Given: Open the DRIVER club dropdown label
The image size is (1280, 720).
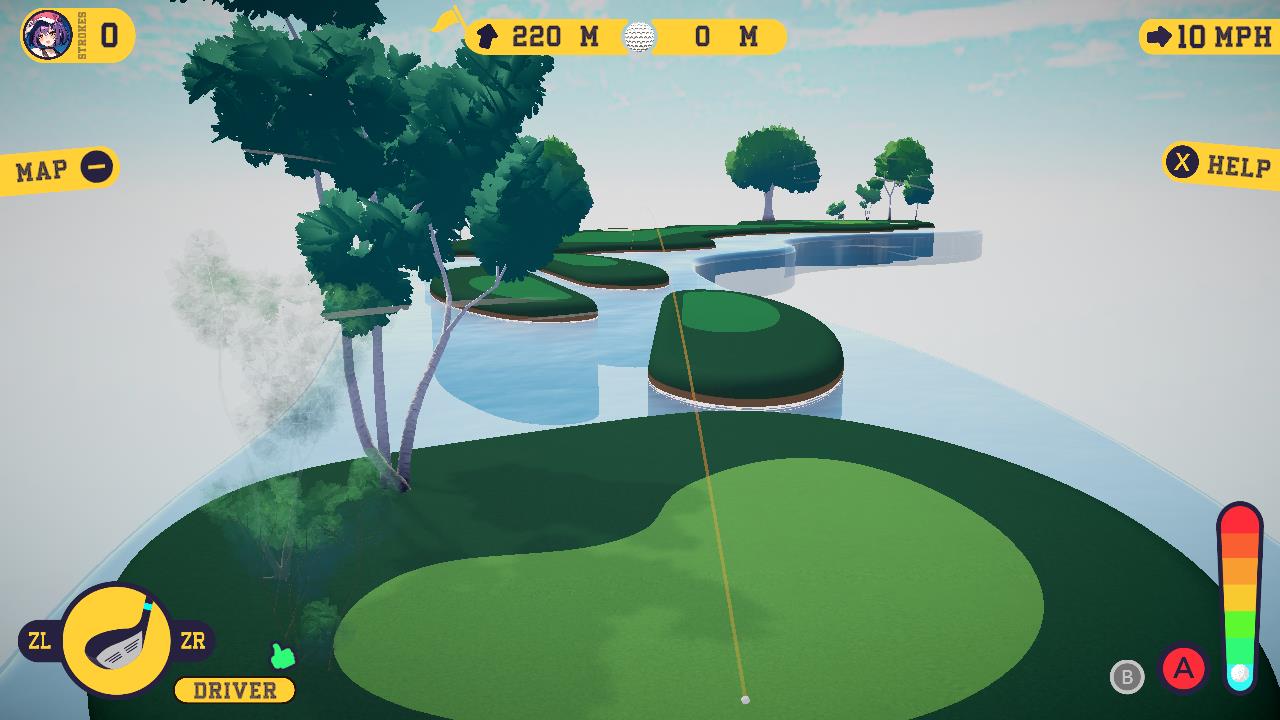Looking at the screenshot, I should click(x=233, y=689).
